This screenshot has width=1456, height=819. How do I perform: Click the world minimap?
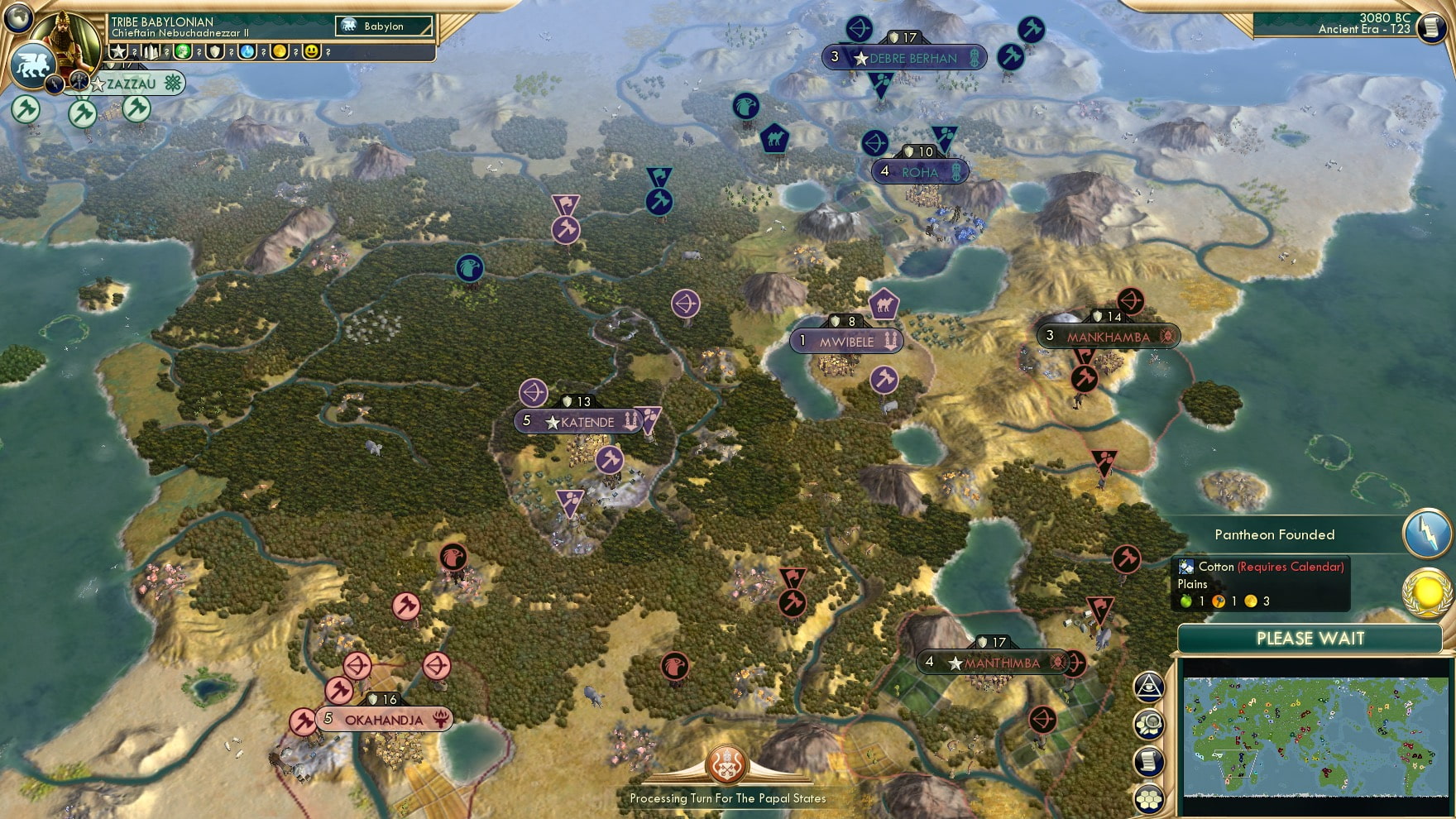click(x=1314, y=735)
